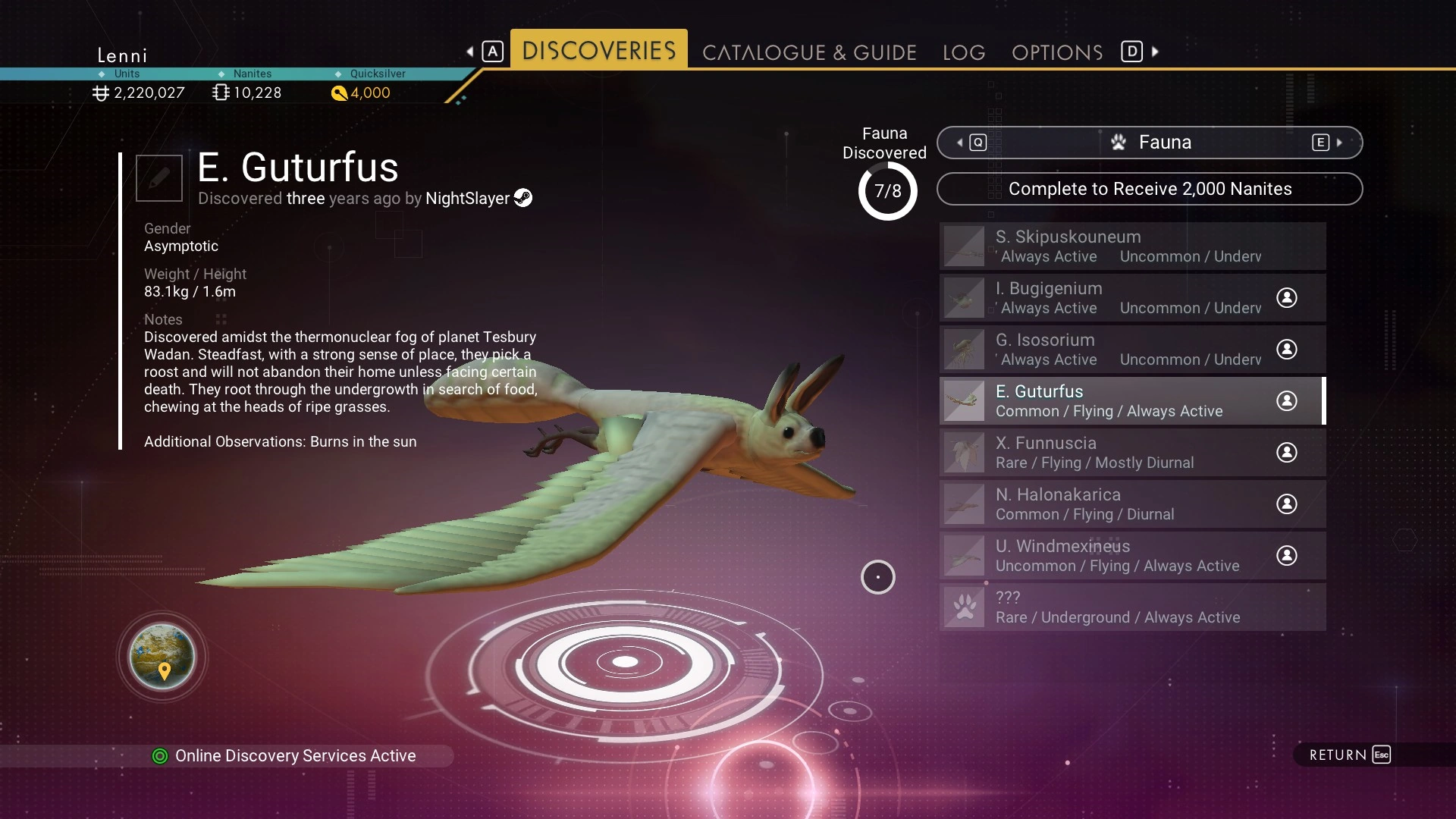This screenshot has width=1456, height=819.
Task: Select the S. Skipuskouneum fauna entry
Action: pos(1132,246)
